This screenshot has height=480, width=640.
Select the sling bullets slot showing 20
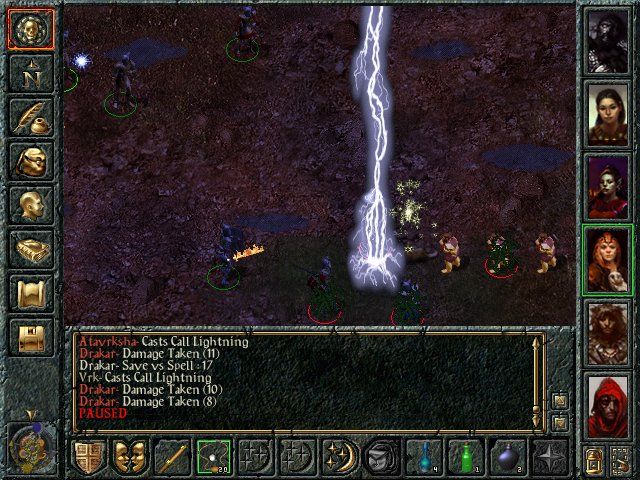coord(213,456)
